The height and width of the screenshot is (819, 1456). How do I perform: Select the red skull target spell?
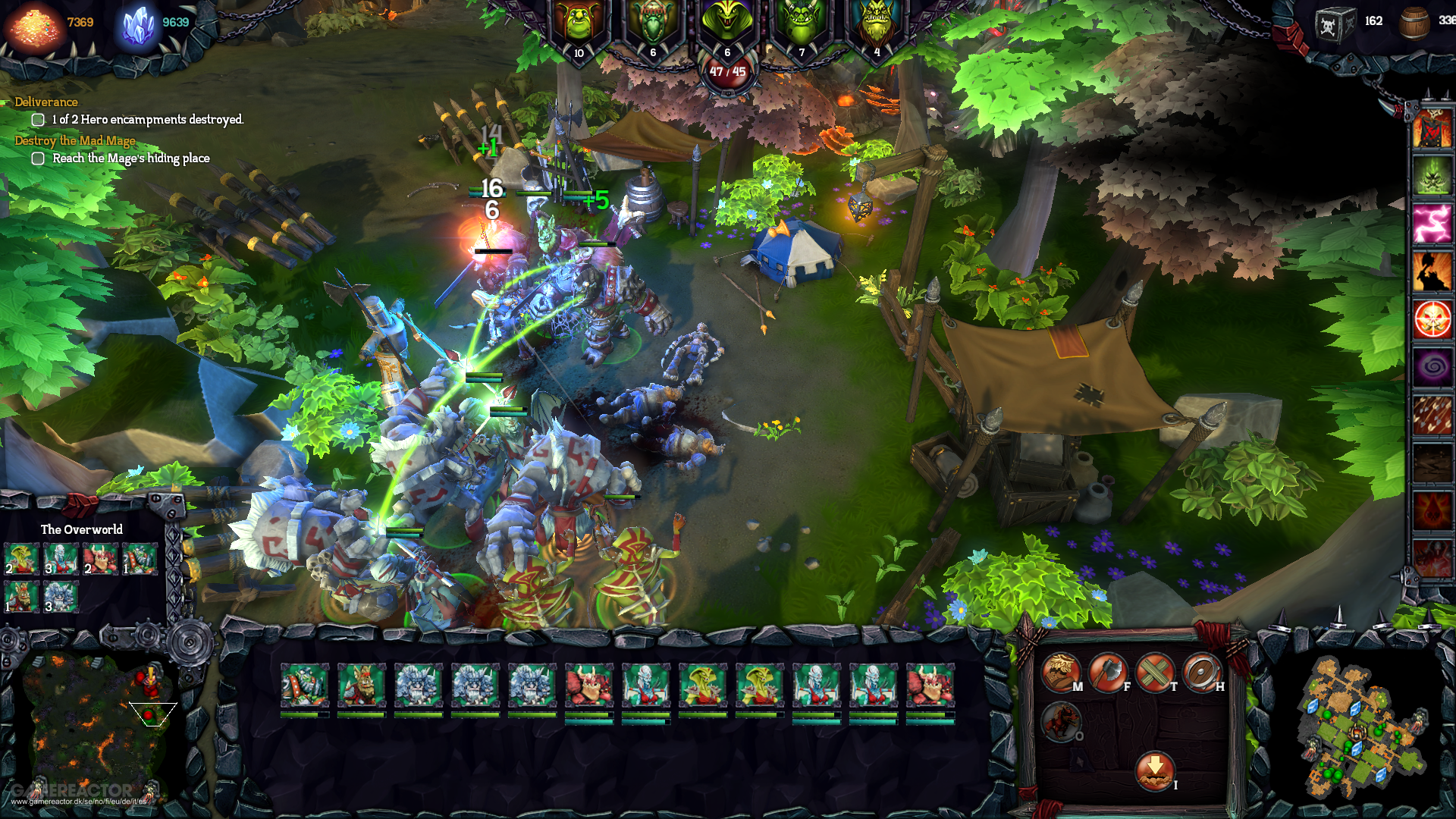click(x=1432, y=319)
